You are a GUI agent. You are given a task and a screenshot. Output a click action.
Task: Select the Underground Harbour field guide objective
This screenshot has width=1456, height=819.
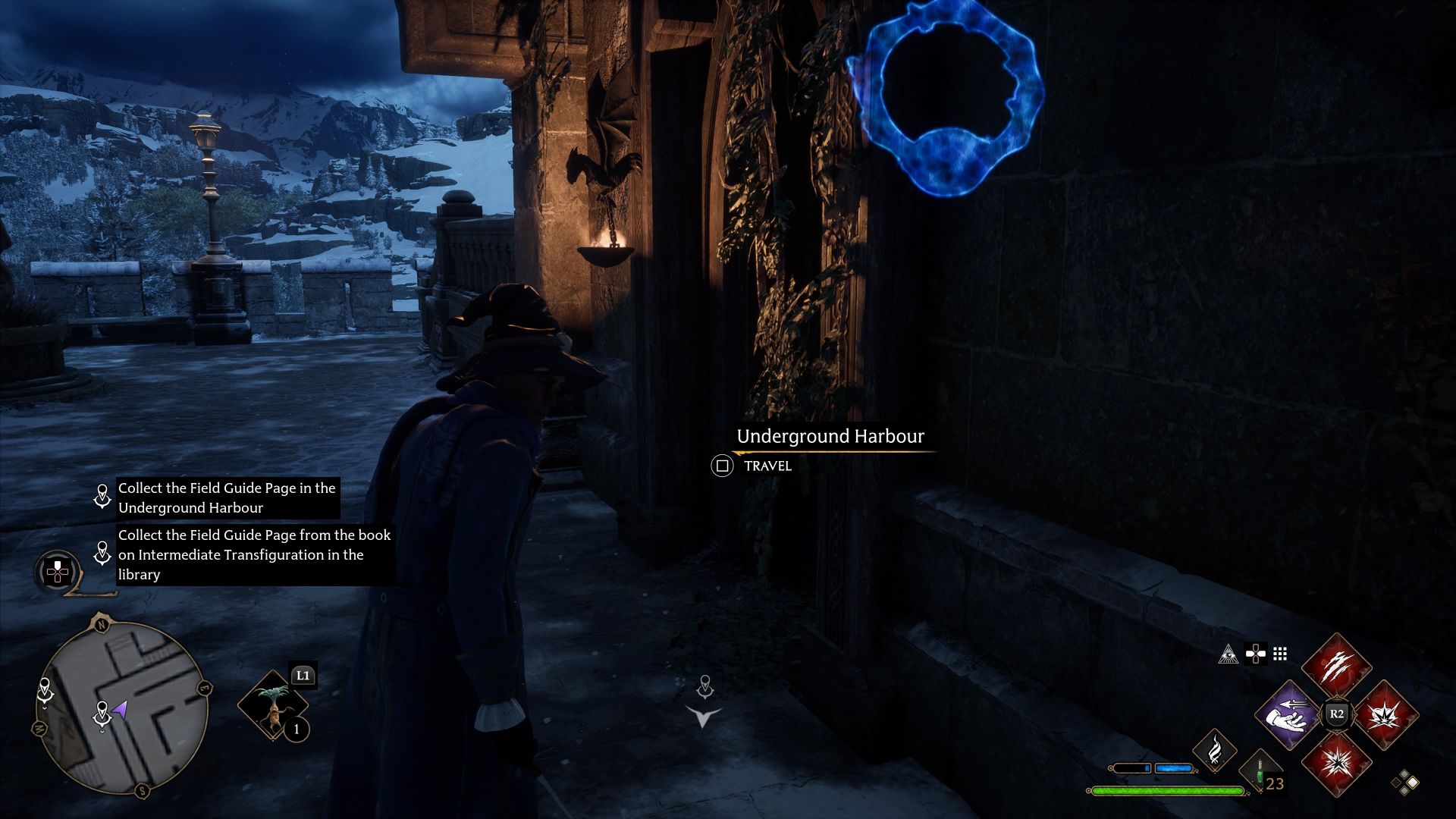227,498
